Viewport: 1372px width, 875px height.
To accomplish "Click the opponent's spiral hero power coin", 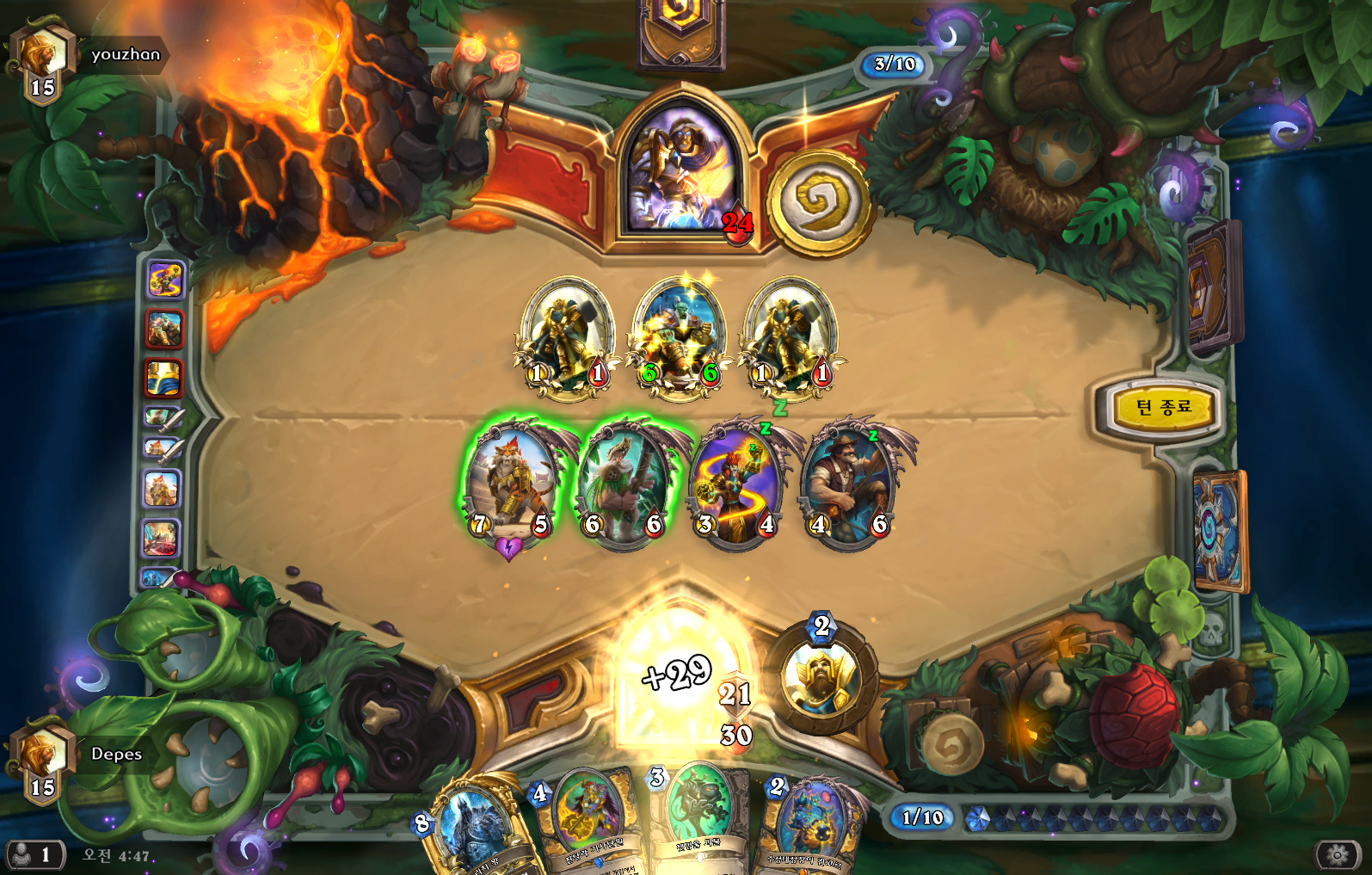I will 817,203.
